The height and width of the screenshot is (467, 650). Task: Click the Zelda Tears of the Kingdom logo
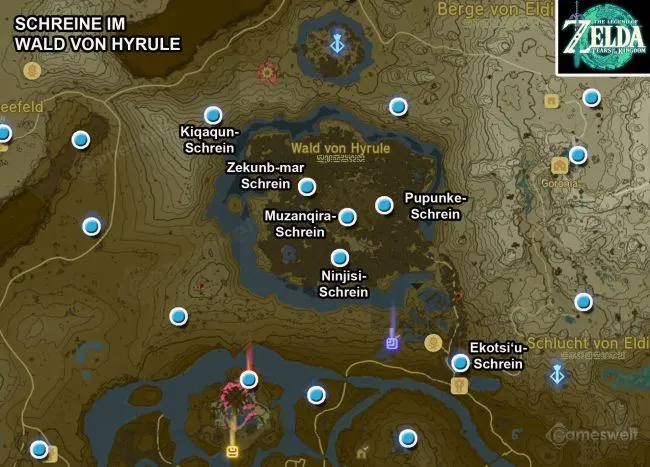(x=602, y=37)
